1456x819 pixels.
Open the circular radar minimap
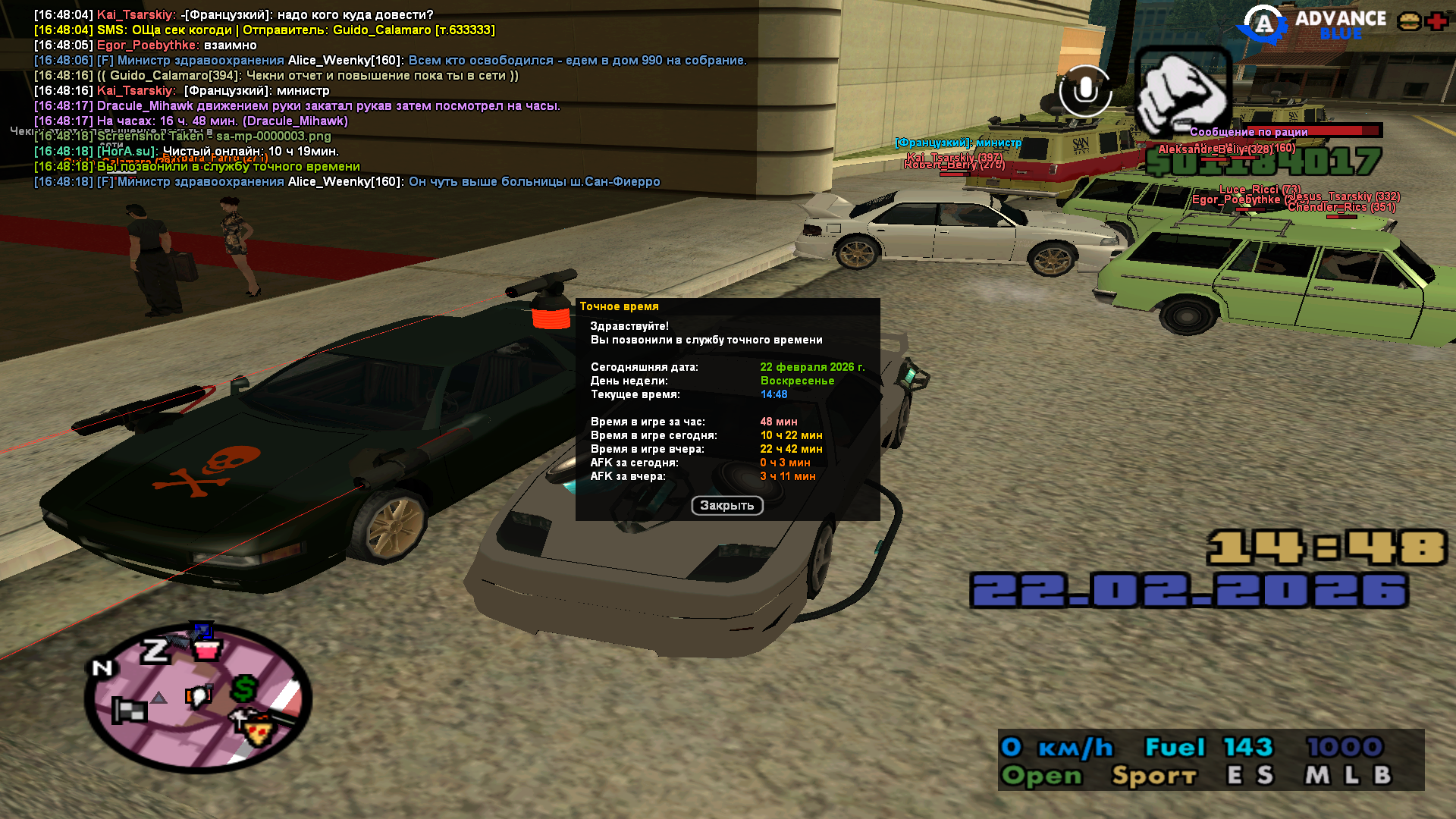point(198,698)
